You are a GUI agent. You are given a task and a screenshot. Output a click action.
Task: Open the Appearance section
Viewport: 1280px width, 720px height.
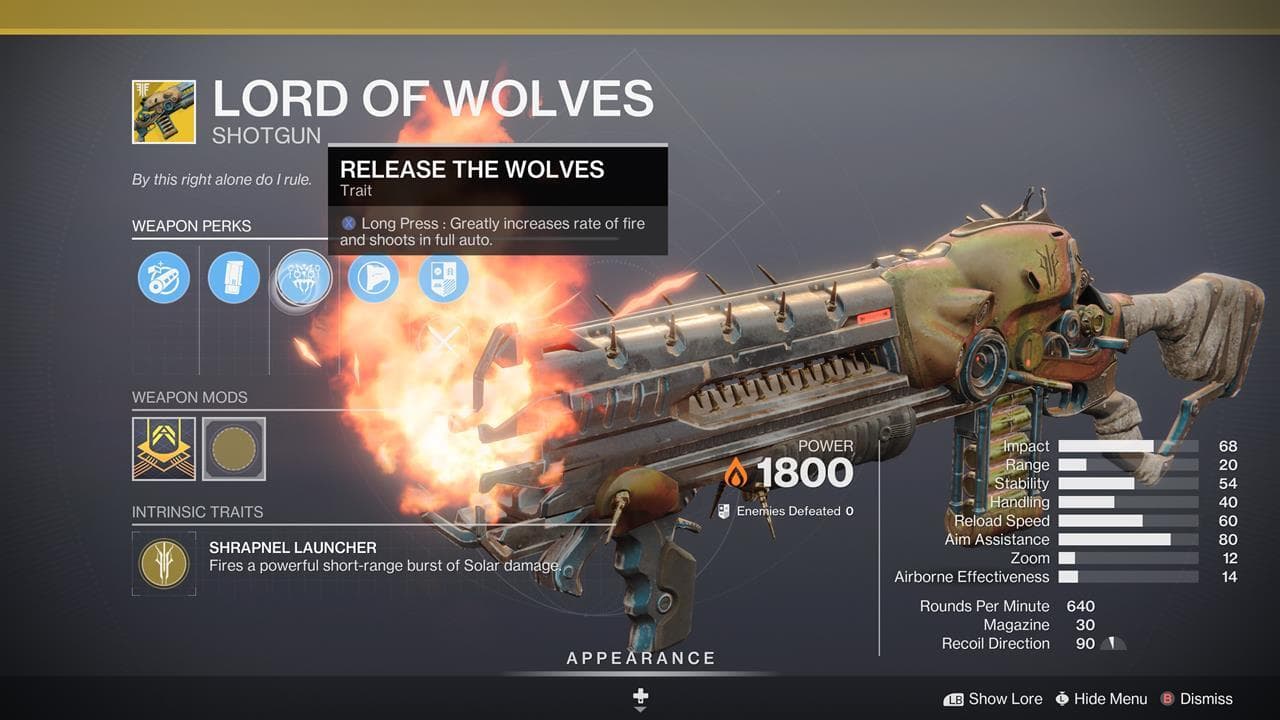click(641, 658)
